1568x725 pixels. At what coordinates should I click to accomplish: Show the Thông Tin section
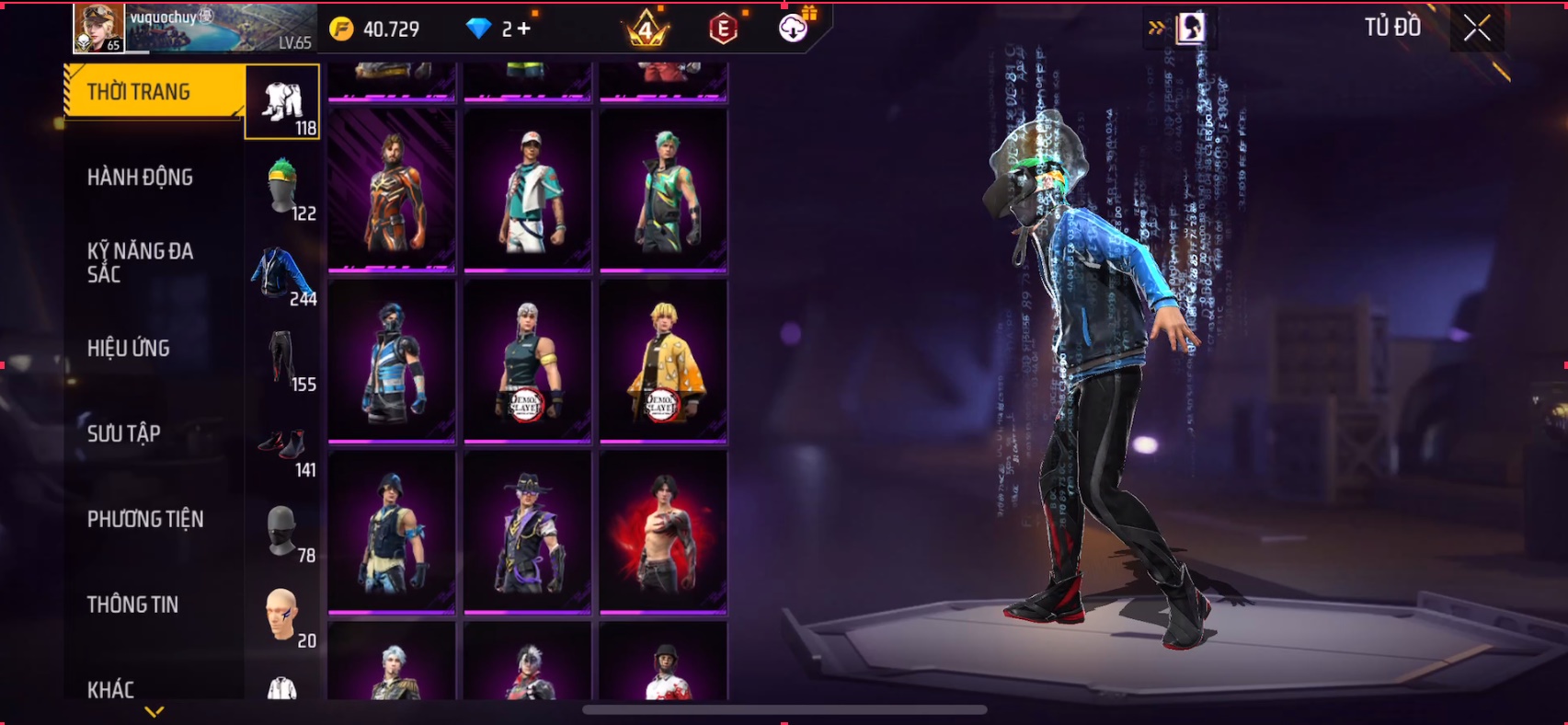pos(133,604)
